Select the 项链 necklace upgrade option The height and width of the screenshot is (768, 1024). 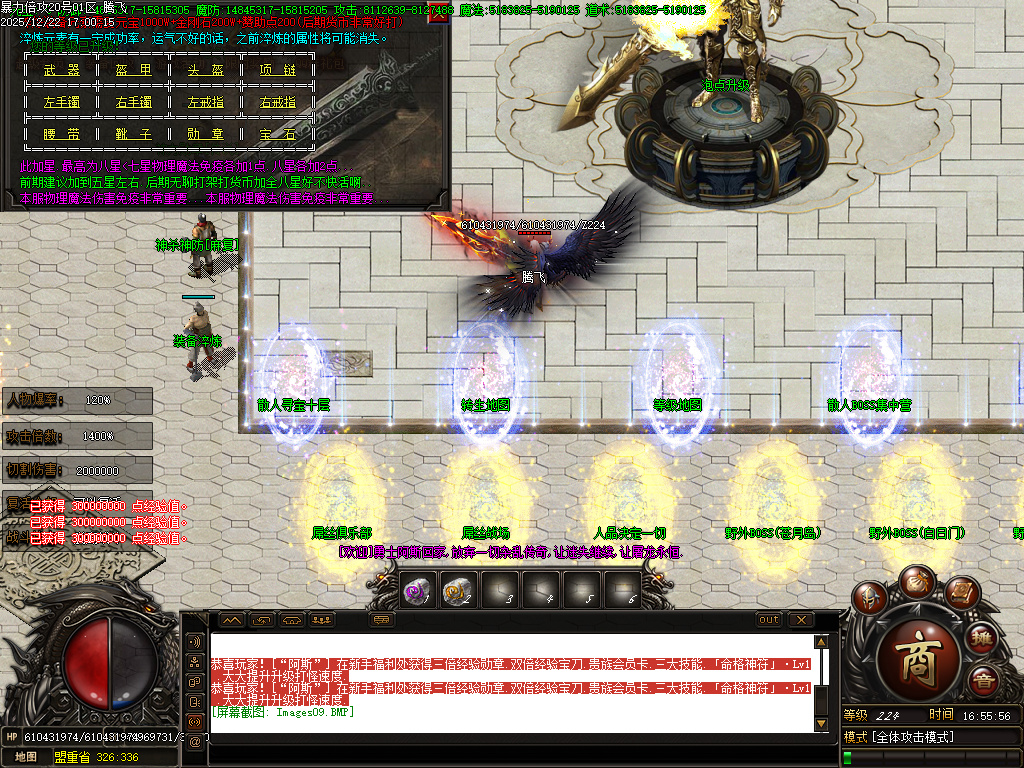pos(278,70)
